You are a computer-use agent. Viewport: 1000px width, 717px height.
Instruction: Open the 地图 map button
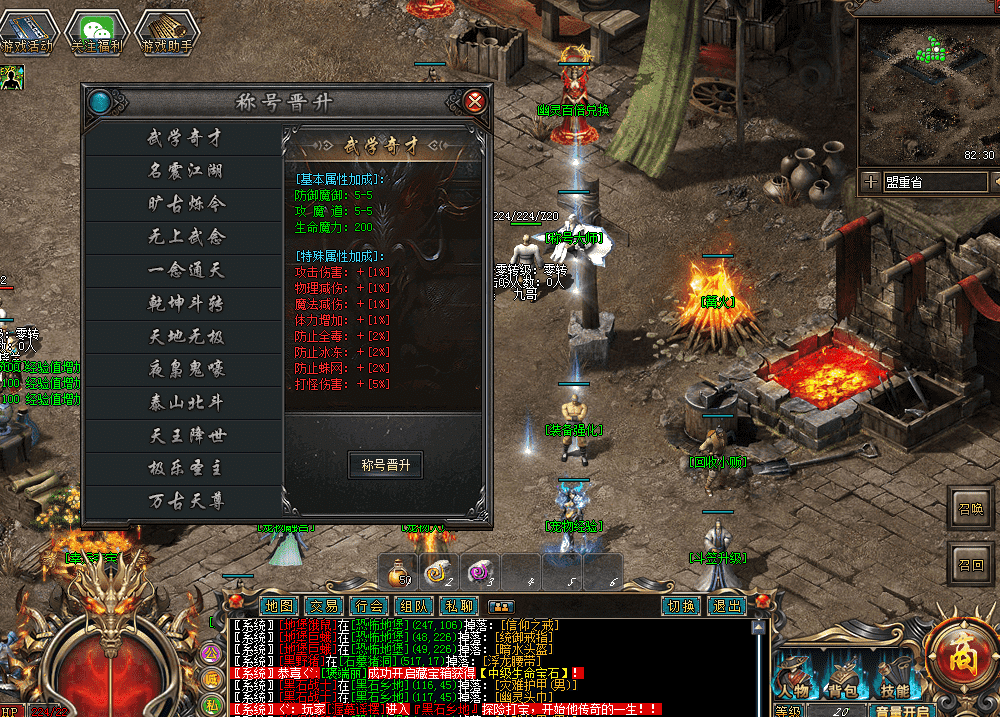point(280,606)
